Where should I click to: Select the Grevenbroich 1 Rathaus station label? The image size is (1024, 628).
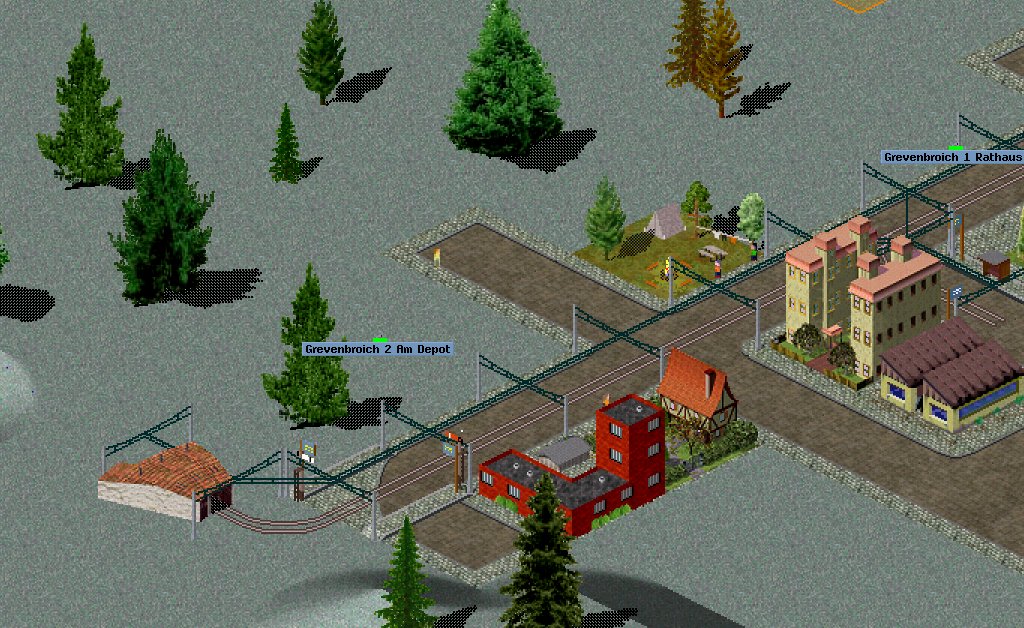(x=952, y=157)
